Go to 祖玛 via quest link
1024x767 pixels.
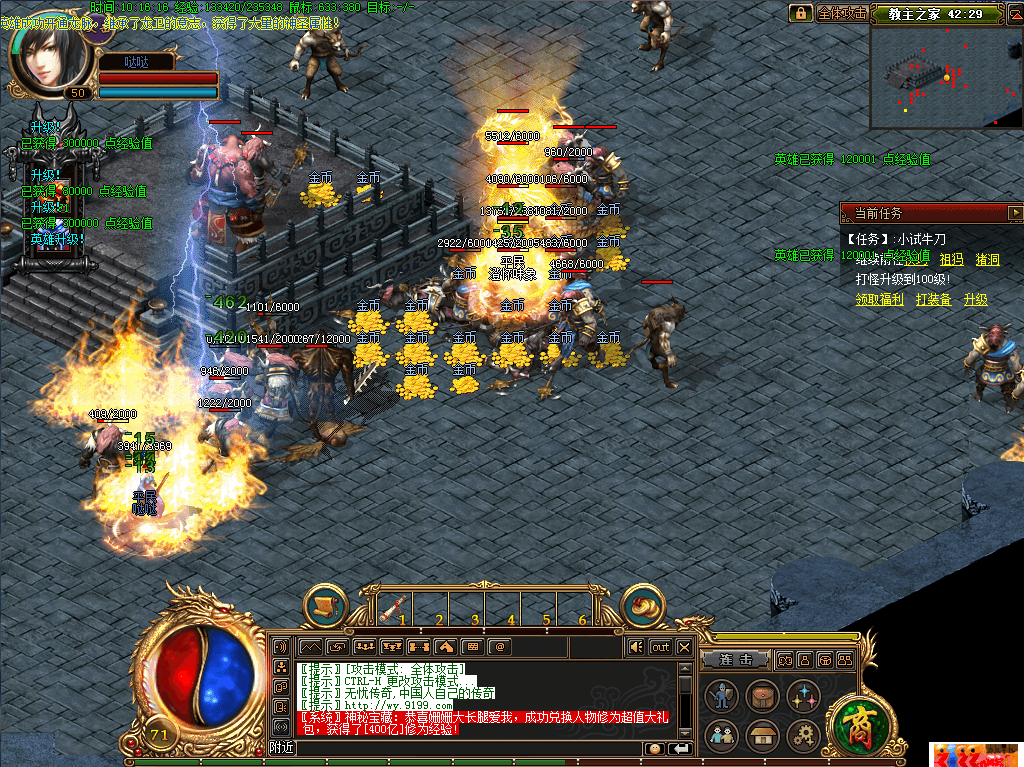tap(951, 259)
